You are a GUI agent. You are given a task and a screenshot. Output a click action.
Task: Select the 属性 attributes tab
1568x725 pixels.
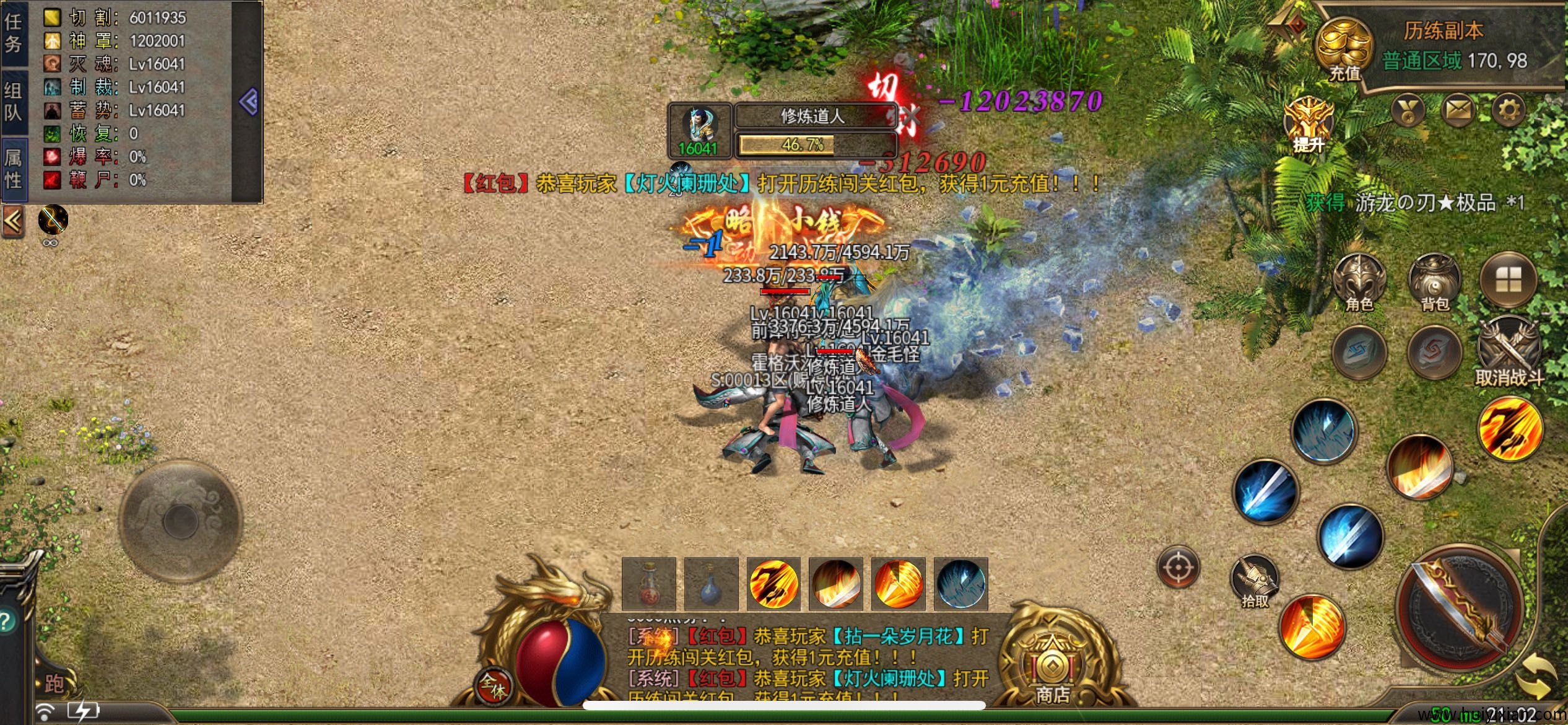point(14,169)
